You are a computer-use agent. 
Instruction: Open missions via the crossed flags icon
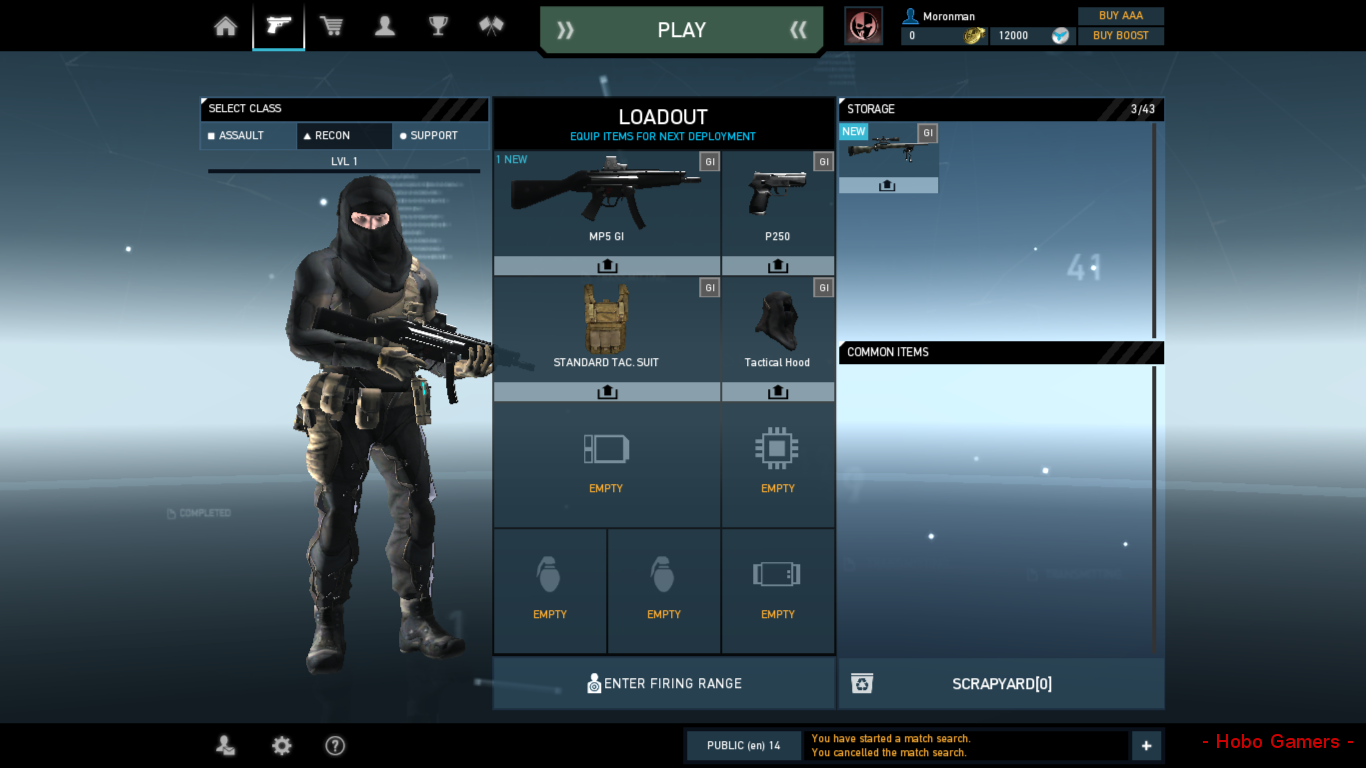490,26
